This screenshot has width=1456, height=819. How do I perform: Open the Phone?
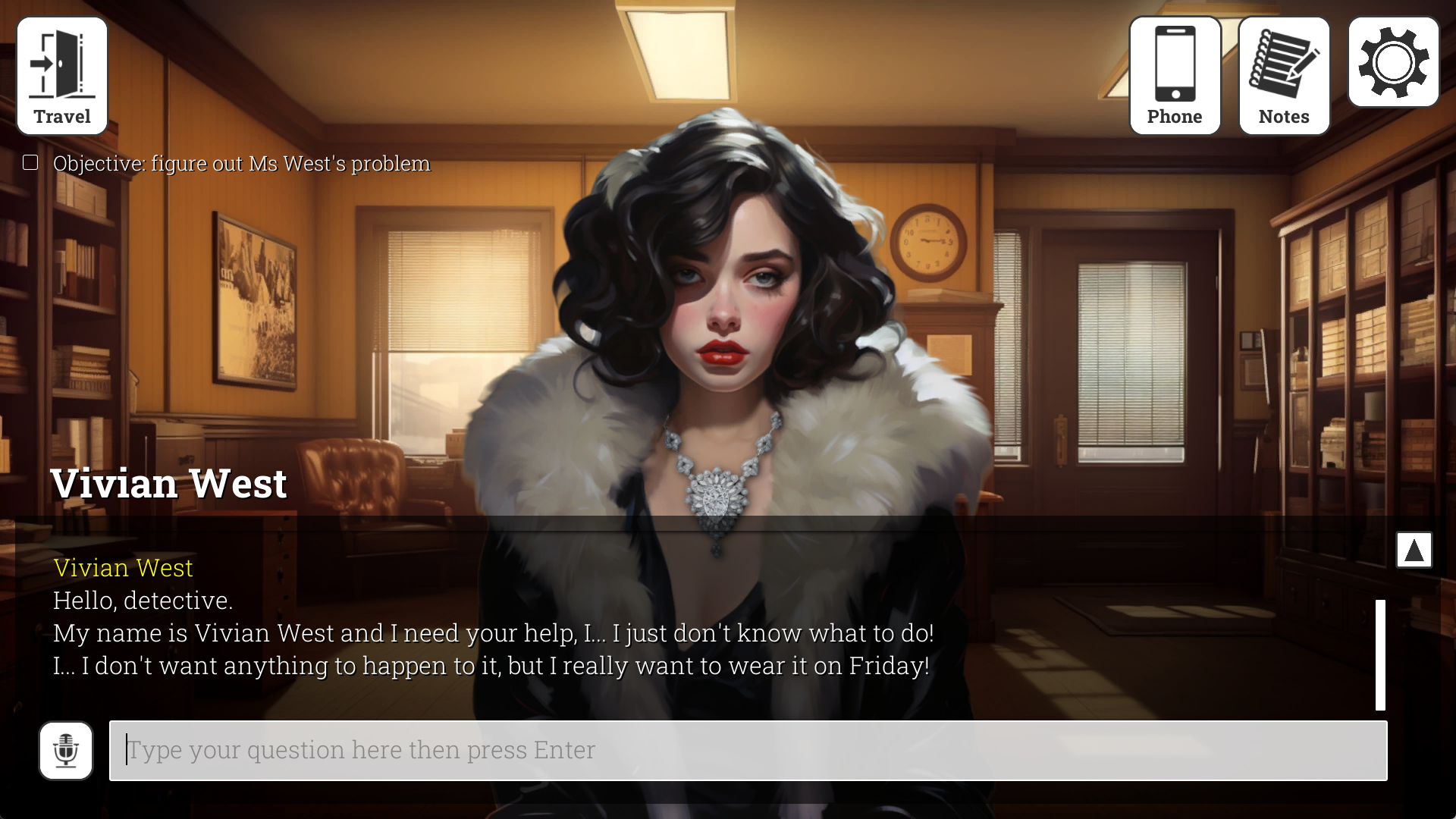click(1175, 76)
